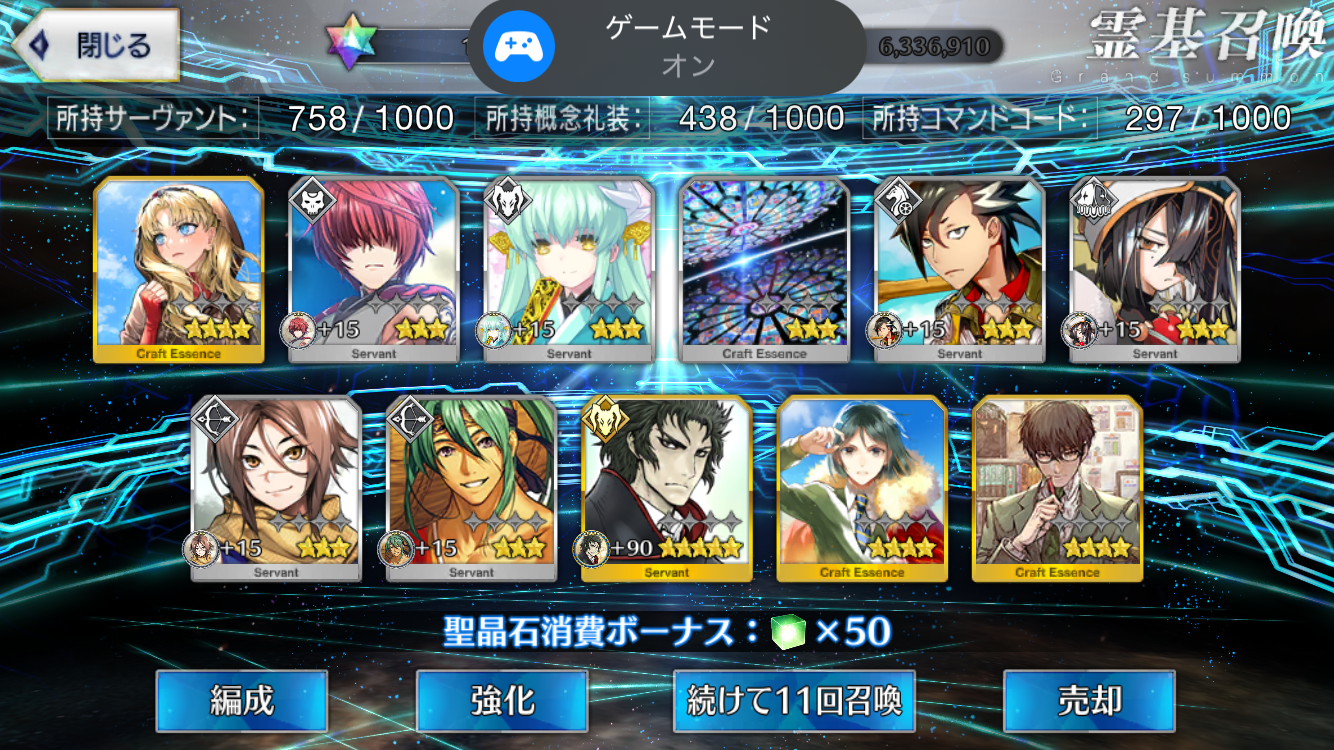The width and height of the screenshot is (1334, 750).
Task: Open the 編成 formation menu
Action: coord(241,701)
